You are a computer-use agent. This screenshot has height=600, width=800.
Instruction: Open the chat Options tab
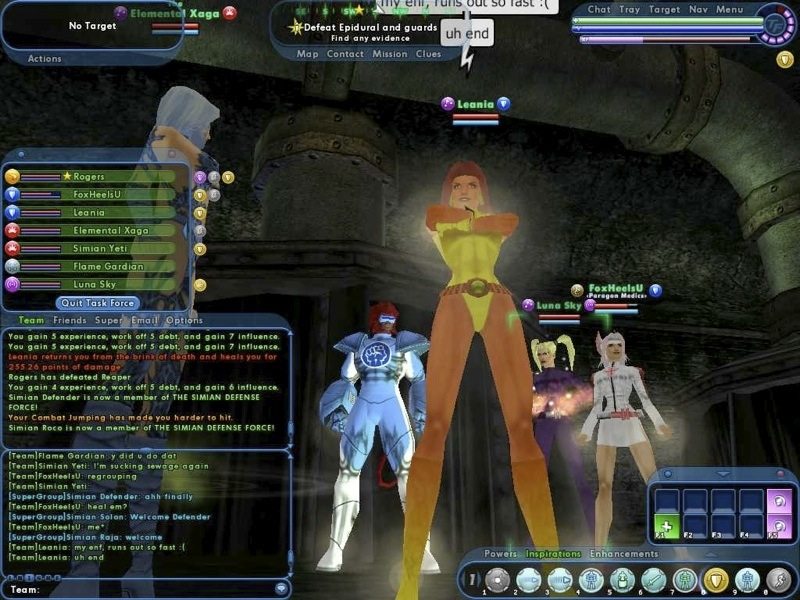click(x=183, y=321)
